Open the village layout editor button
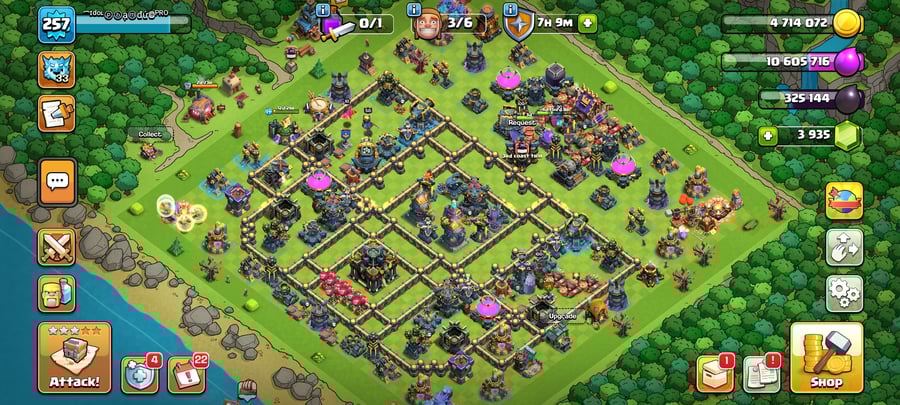Viewport: 900px width, 405px height. click(843, 247)
